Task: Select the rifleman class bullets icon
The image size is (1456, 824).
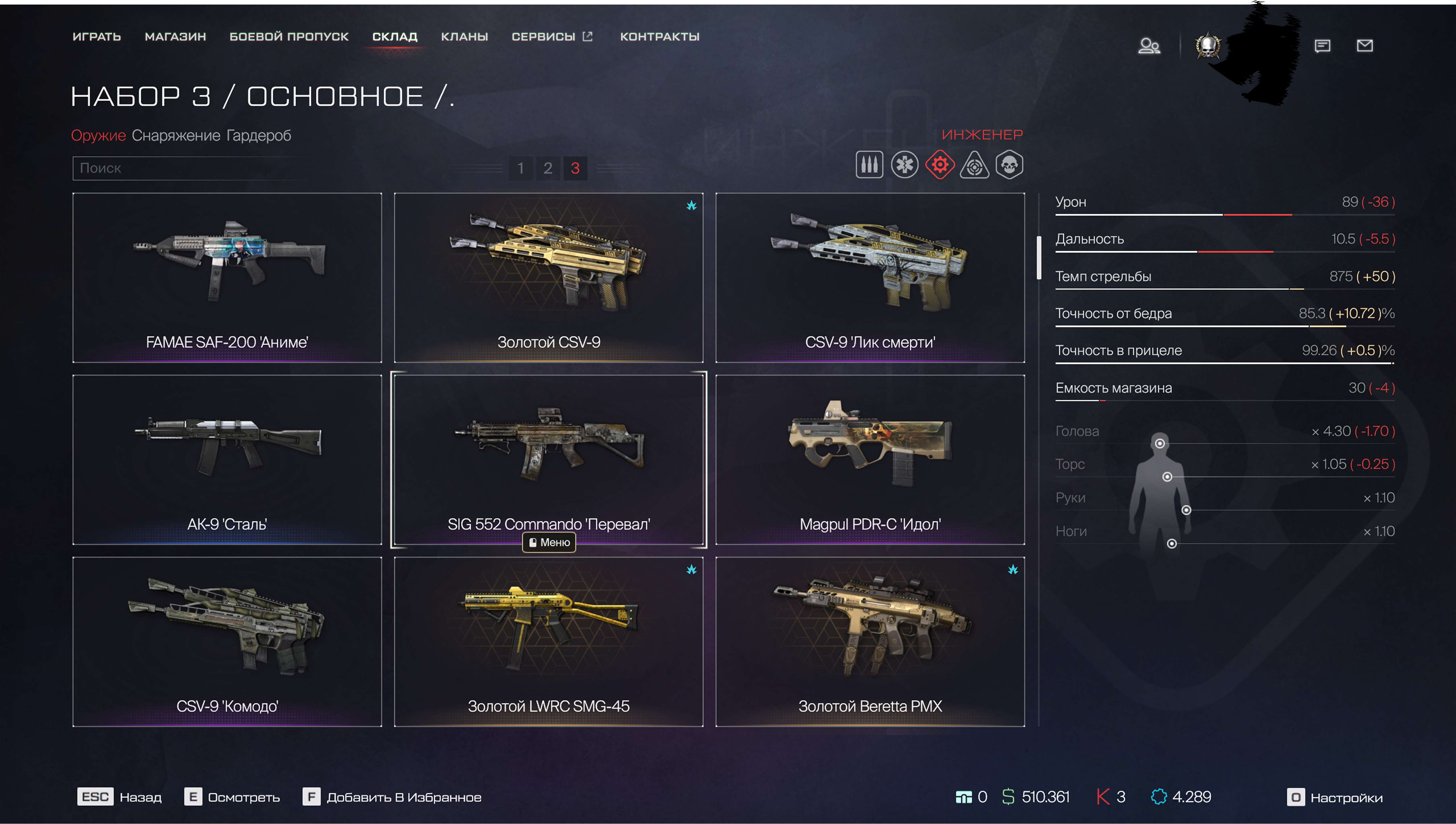Action: coord(869,165)
